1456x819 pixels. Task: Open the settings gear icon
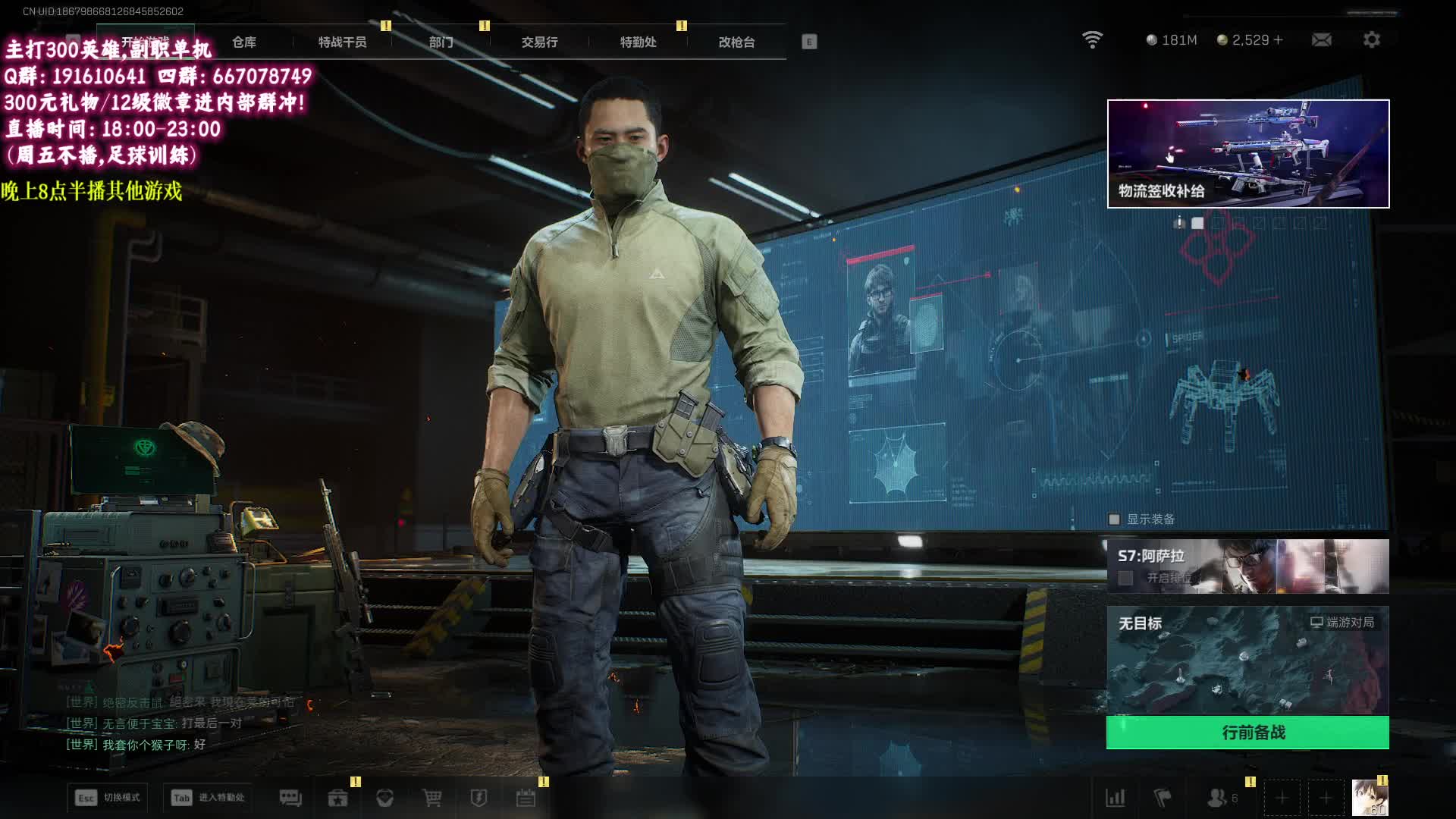[1371, 39]
